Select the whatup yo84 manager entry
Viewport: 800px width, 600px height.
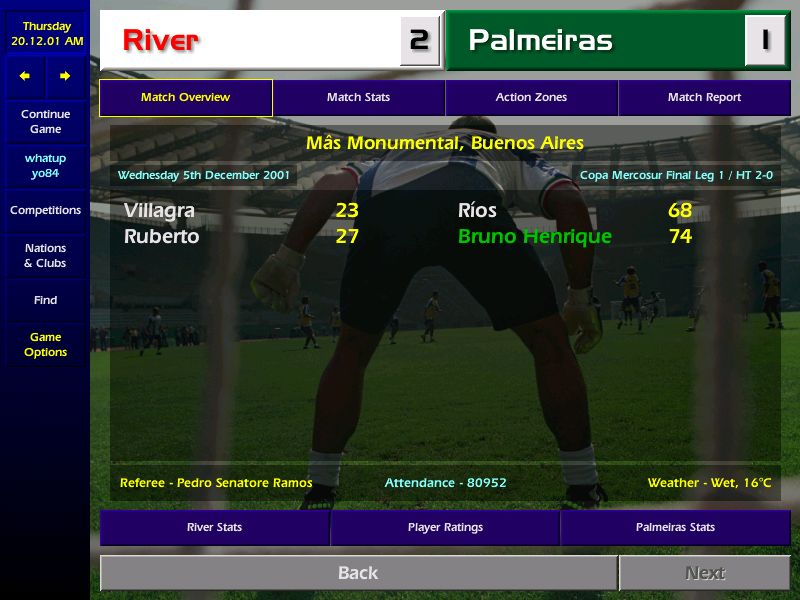(45, 166)
